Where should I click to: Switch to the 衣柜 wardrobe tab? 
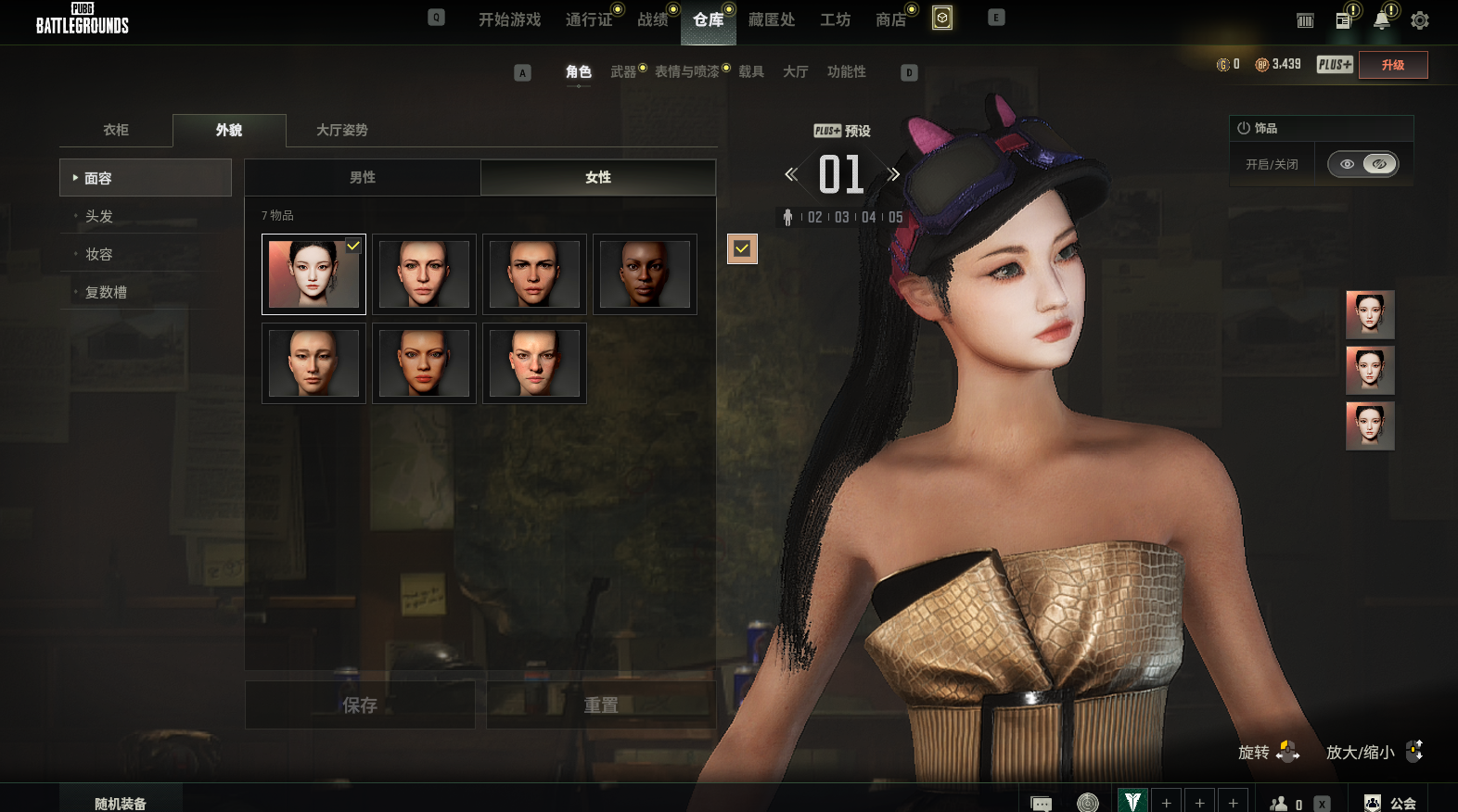pyautogui.click(x=116, y=130)
